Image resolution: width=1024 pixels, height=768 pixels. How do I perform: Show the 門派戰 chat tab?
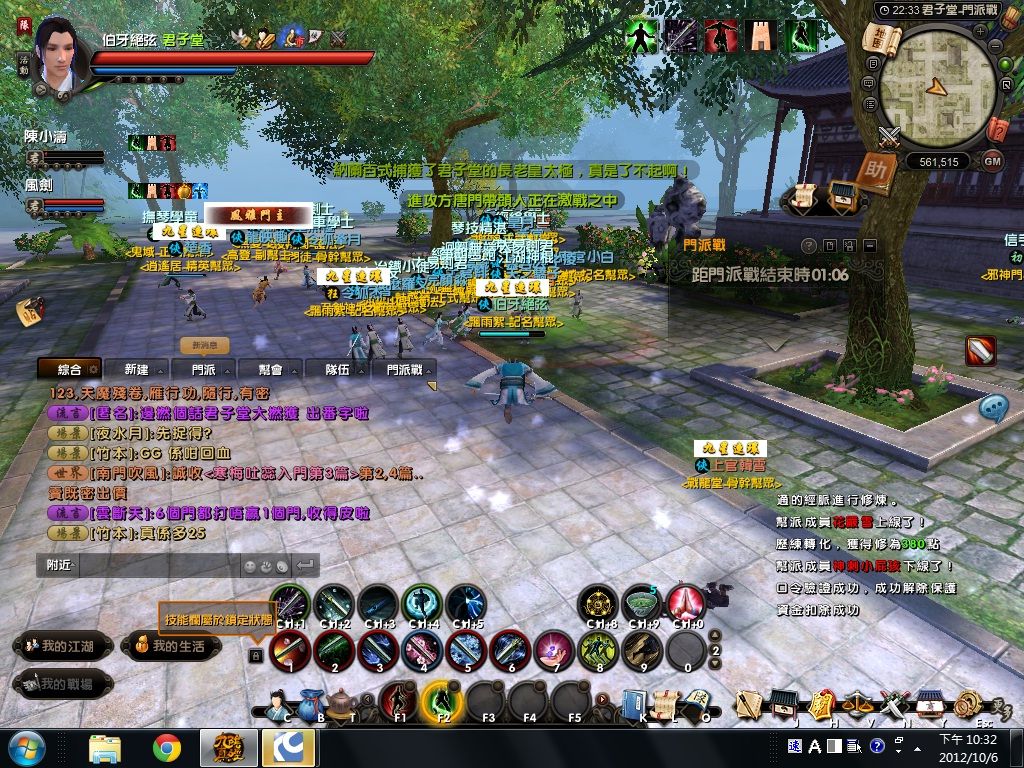click(403, 369)
